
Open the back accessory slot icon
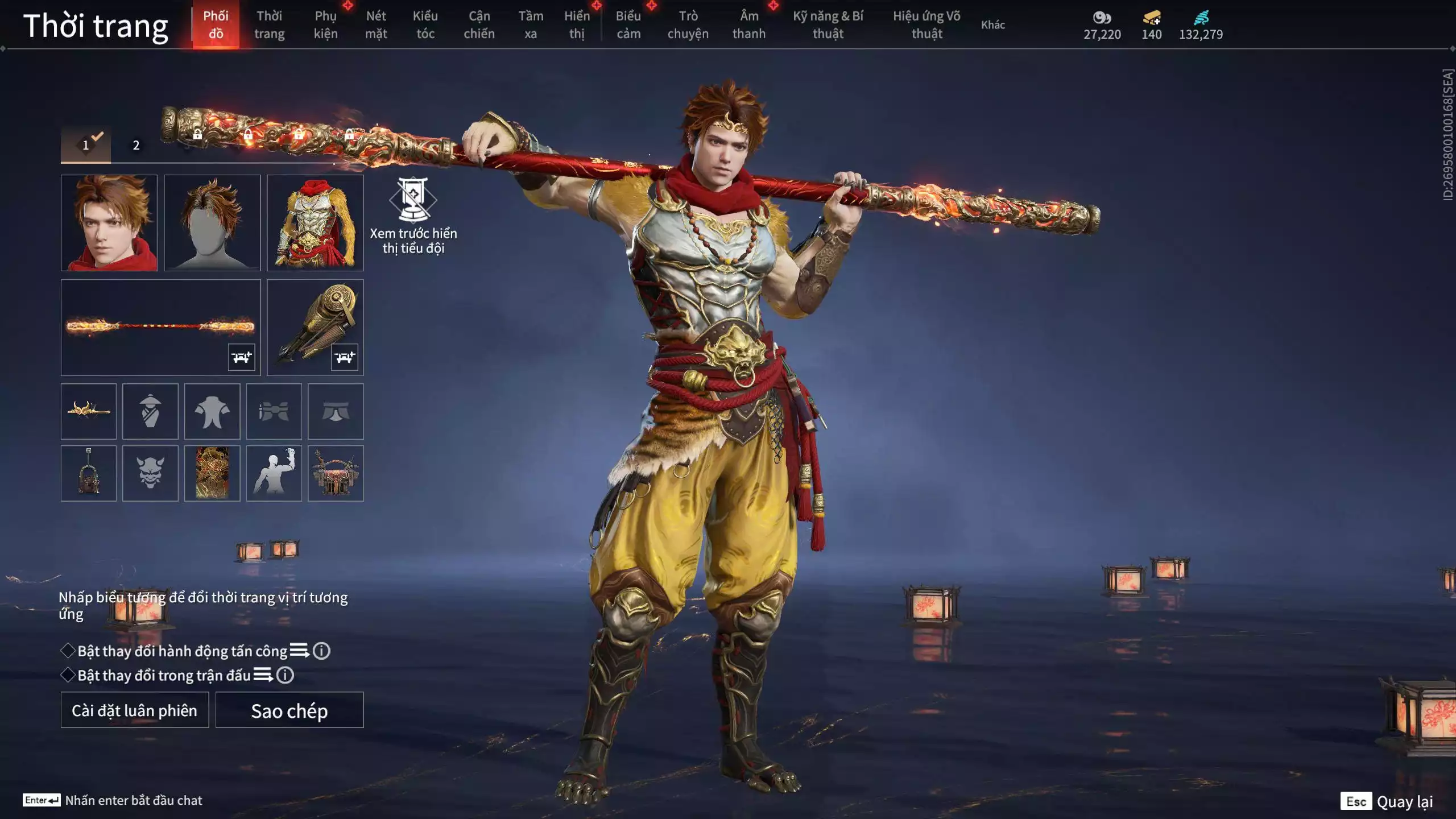[x=337, y=473]
